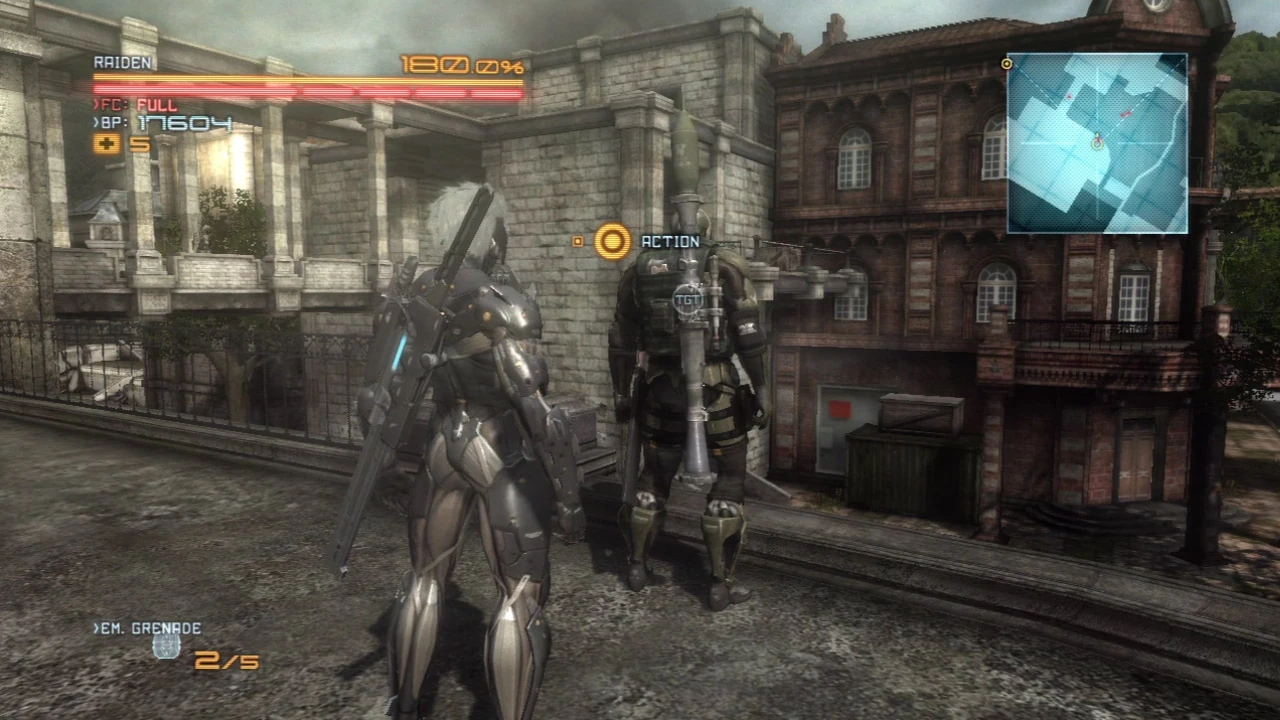This screenshot has width=1280, height=720.
Task: Select the circular waypoint icon above the minimap
Action: pyautogui.click(x=1007, y=64)
